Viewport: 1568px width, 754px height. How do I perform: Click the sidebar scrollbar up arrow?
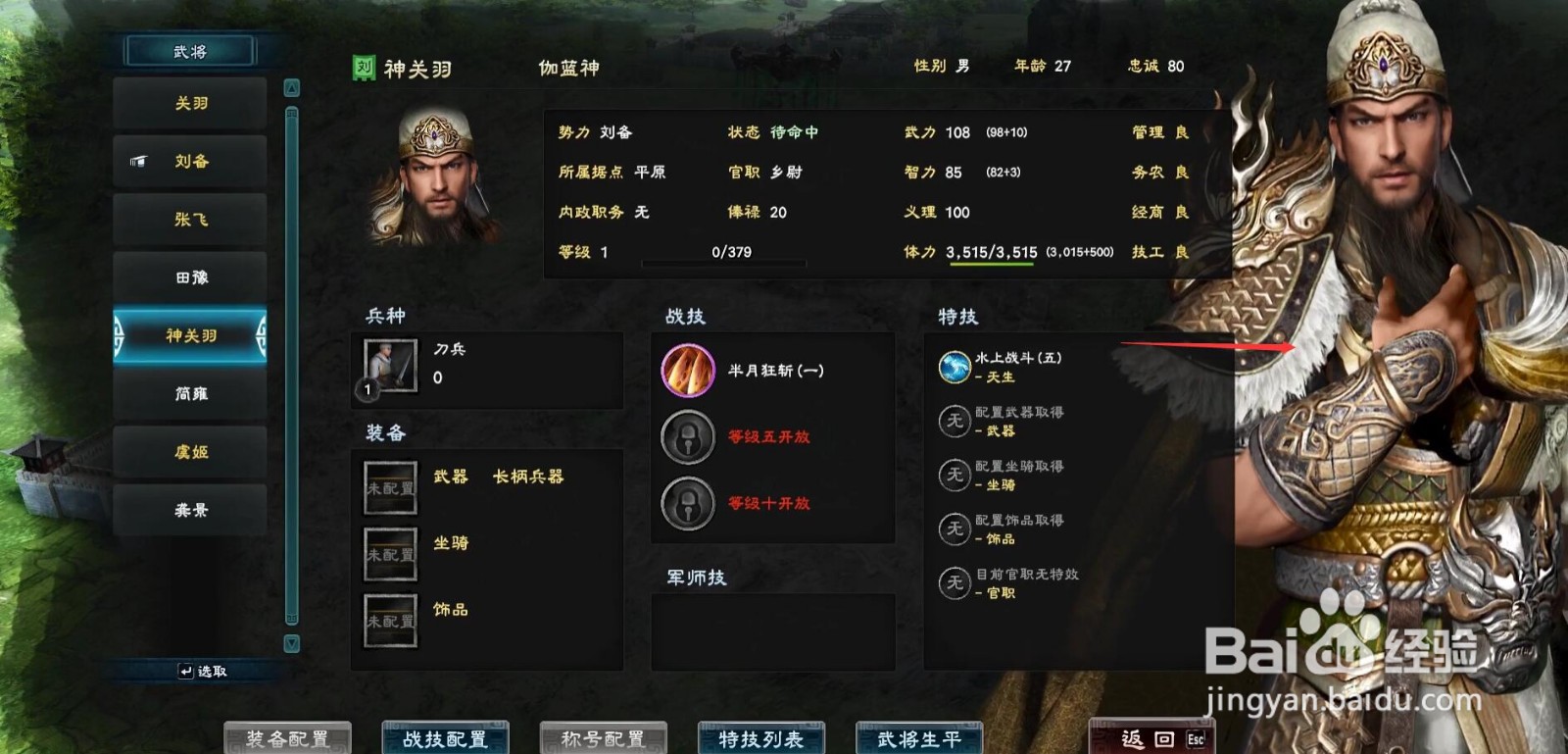click(x=290, y=87)
